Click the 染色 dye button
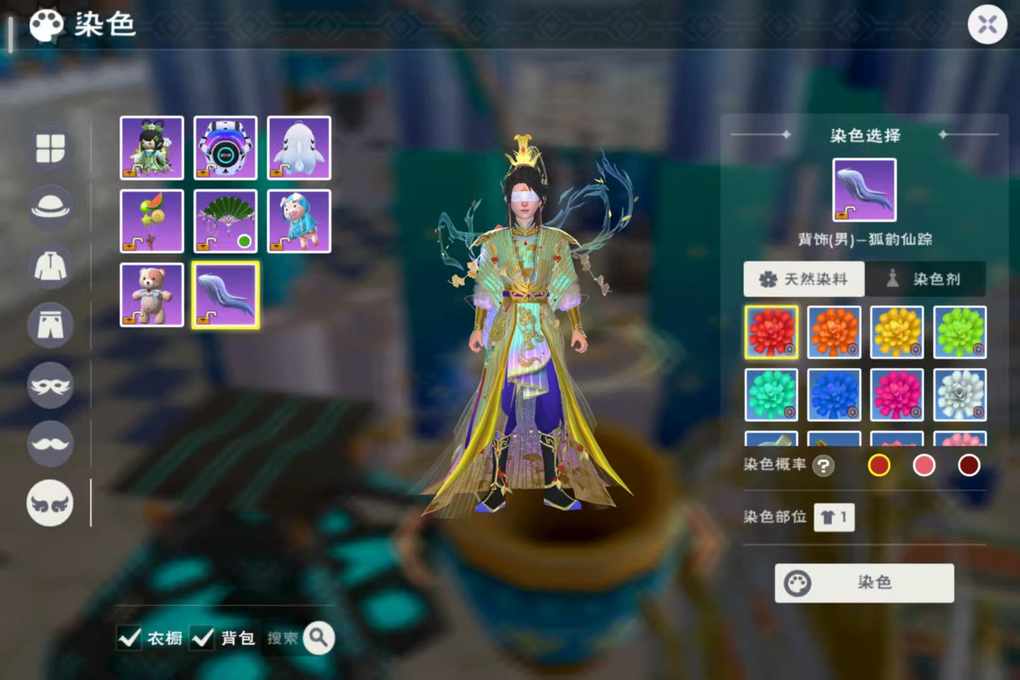 coord(864,583)
